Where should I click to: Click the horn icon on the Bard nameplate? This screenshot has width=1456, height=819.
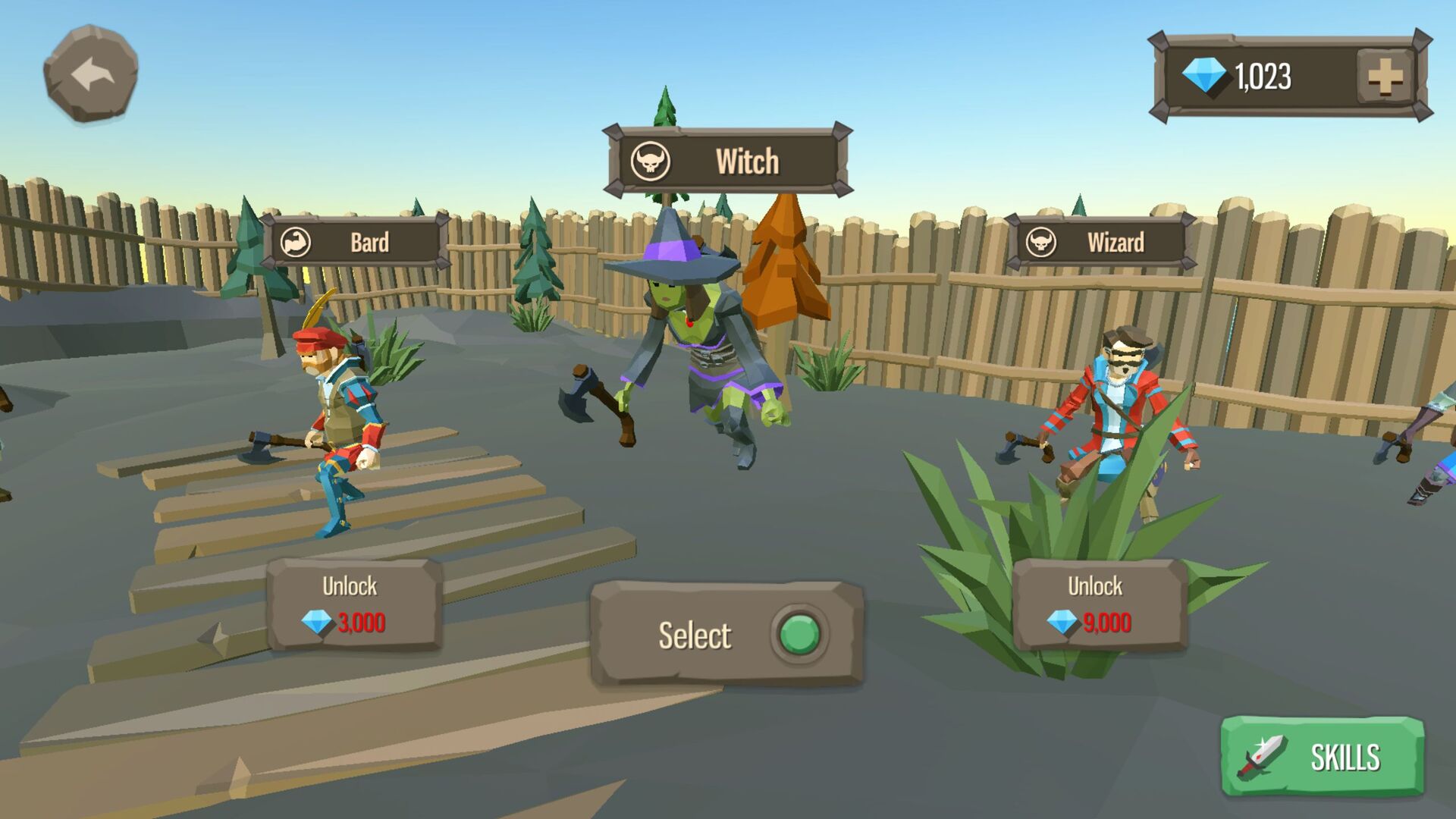click(x=297, y=243)
